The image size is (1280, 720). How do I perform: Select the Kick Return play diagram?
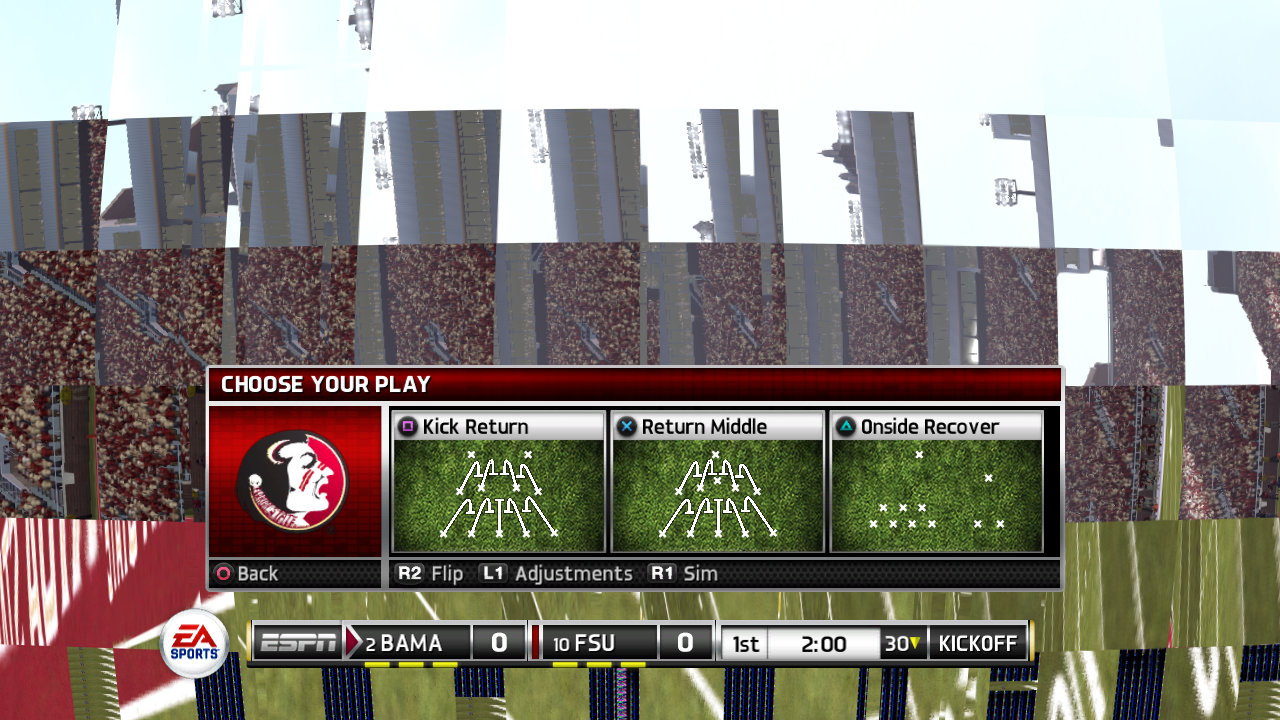pyautogui.click(x=497, y=495)
